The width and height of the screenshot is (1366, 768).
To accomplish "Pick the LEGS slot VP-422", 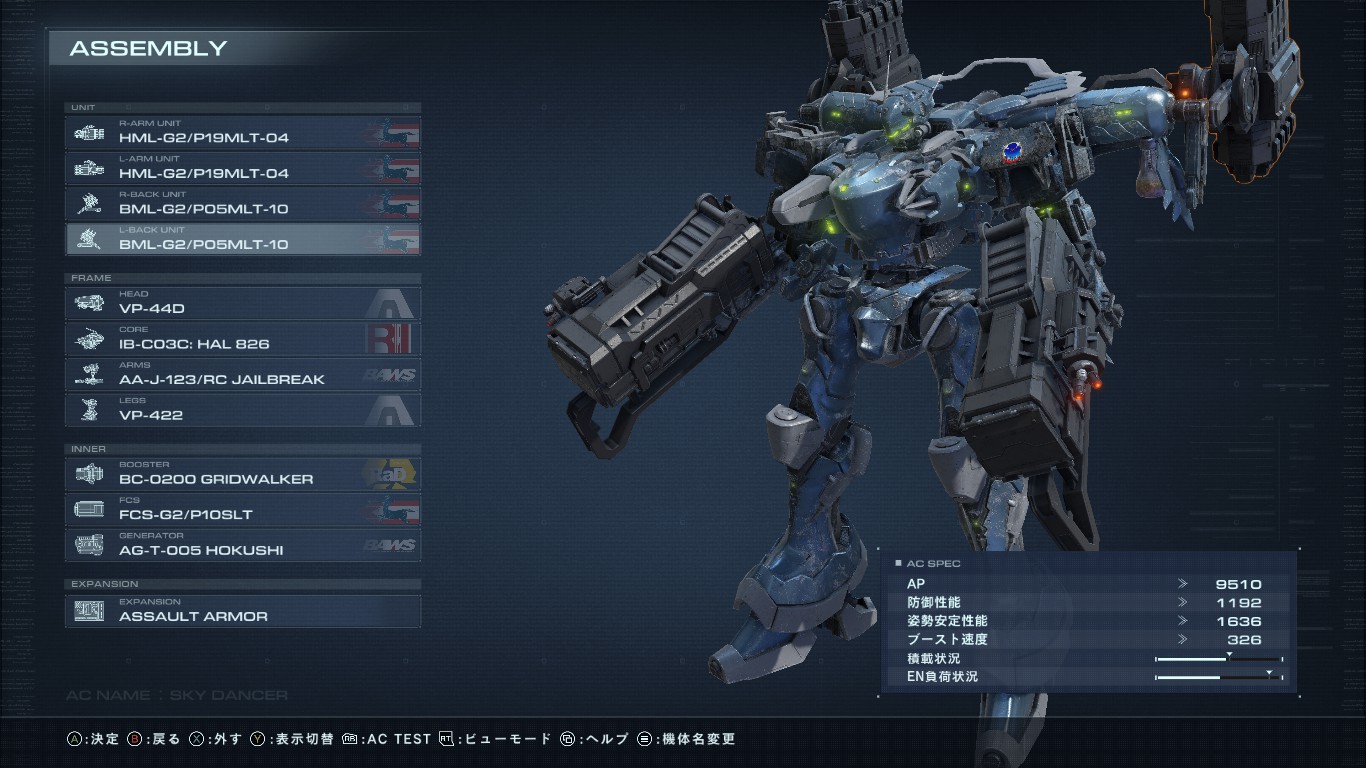I will (x=243, y=410).
